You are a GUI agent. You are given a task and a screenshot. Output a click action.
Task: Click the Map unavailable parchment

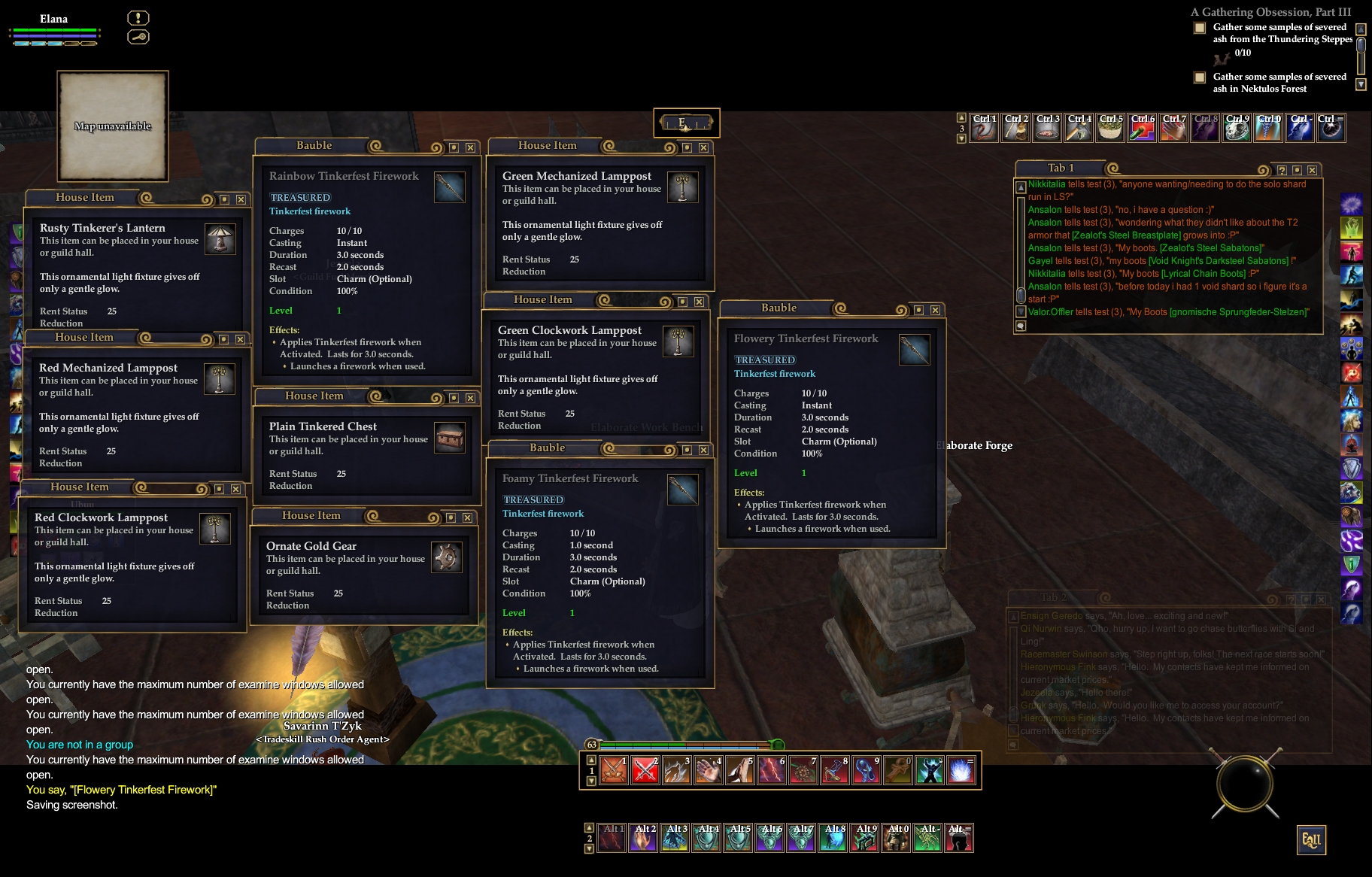113,126
